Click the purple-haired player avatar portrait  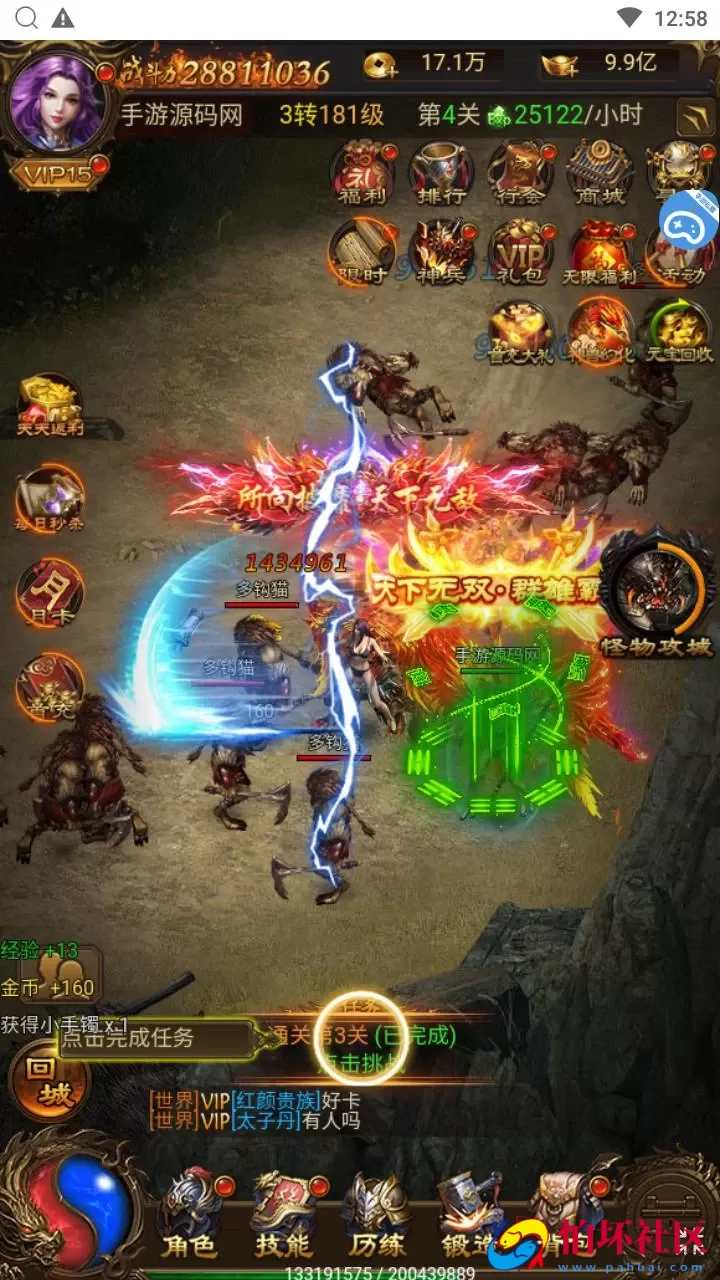pos(56,103)
